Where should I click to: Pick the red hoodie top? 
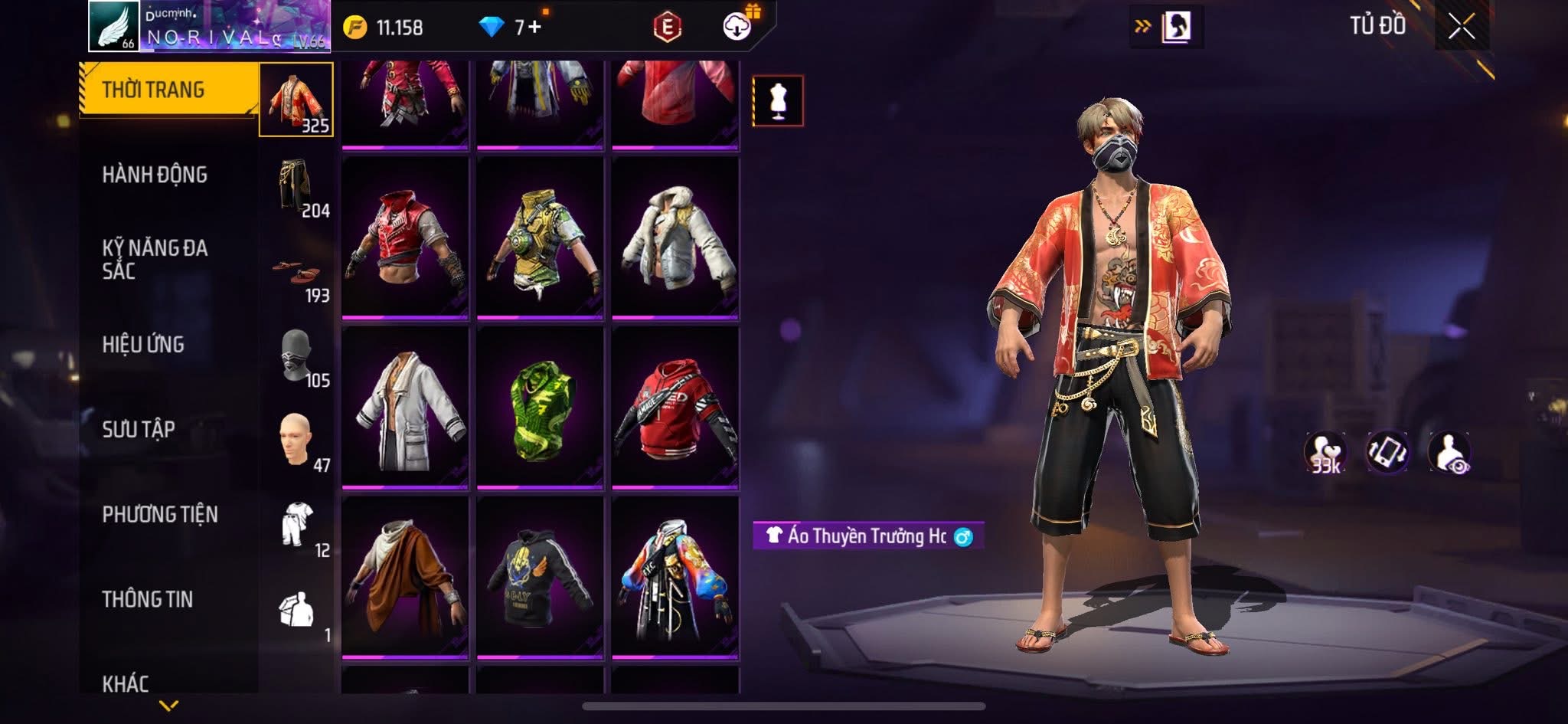point(675,408)
